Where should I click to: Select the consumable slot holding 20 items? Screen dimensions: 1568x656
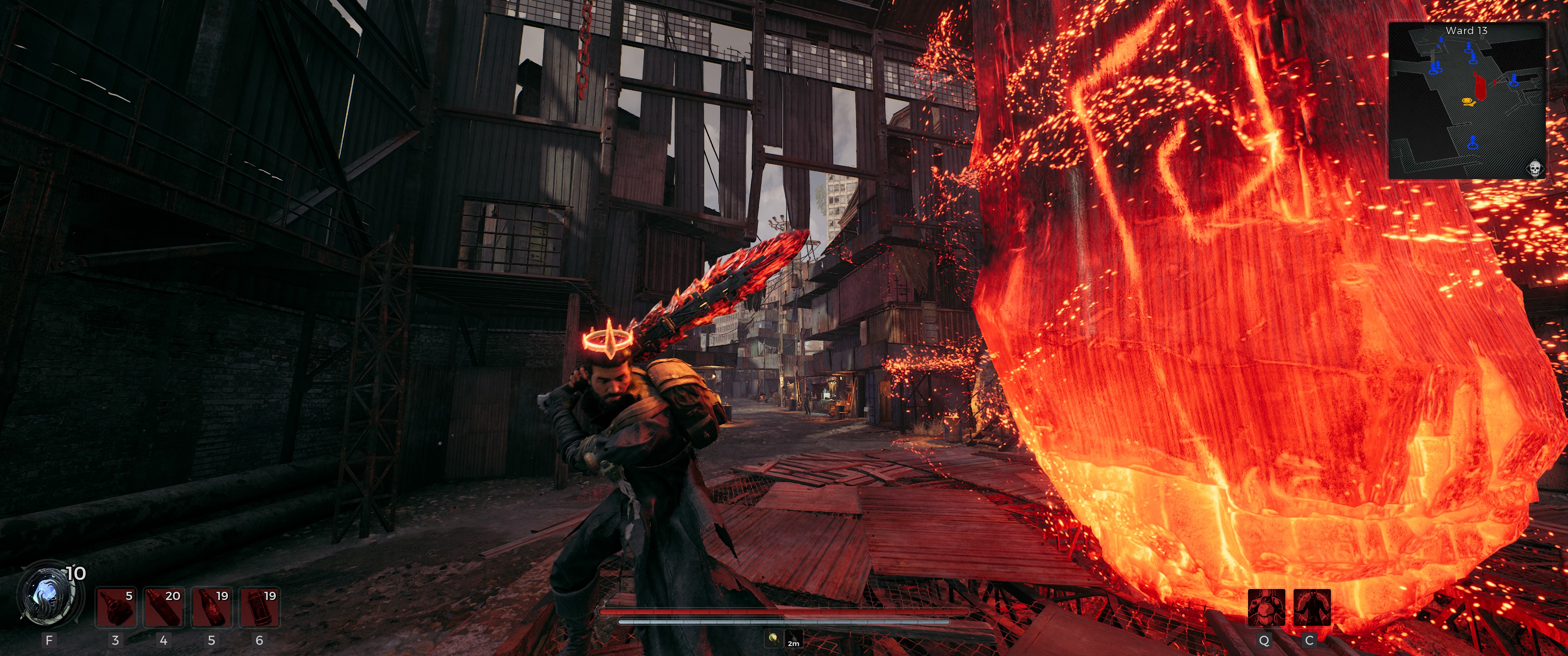164,607
